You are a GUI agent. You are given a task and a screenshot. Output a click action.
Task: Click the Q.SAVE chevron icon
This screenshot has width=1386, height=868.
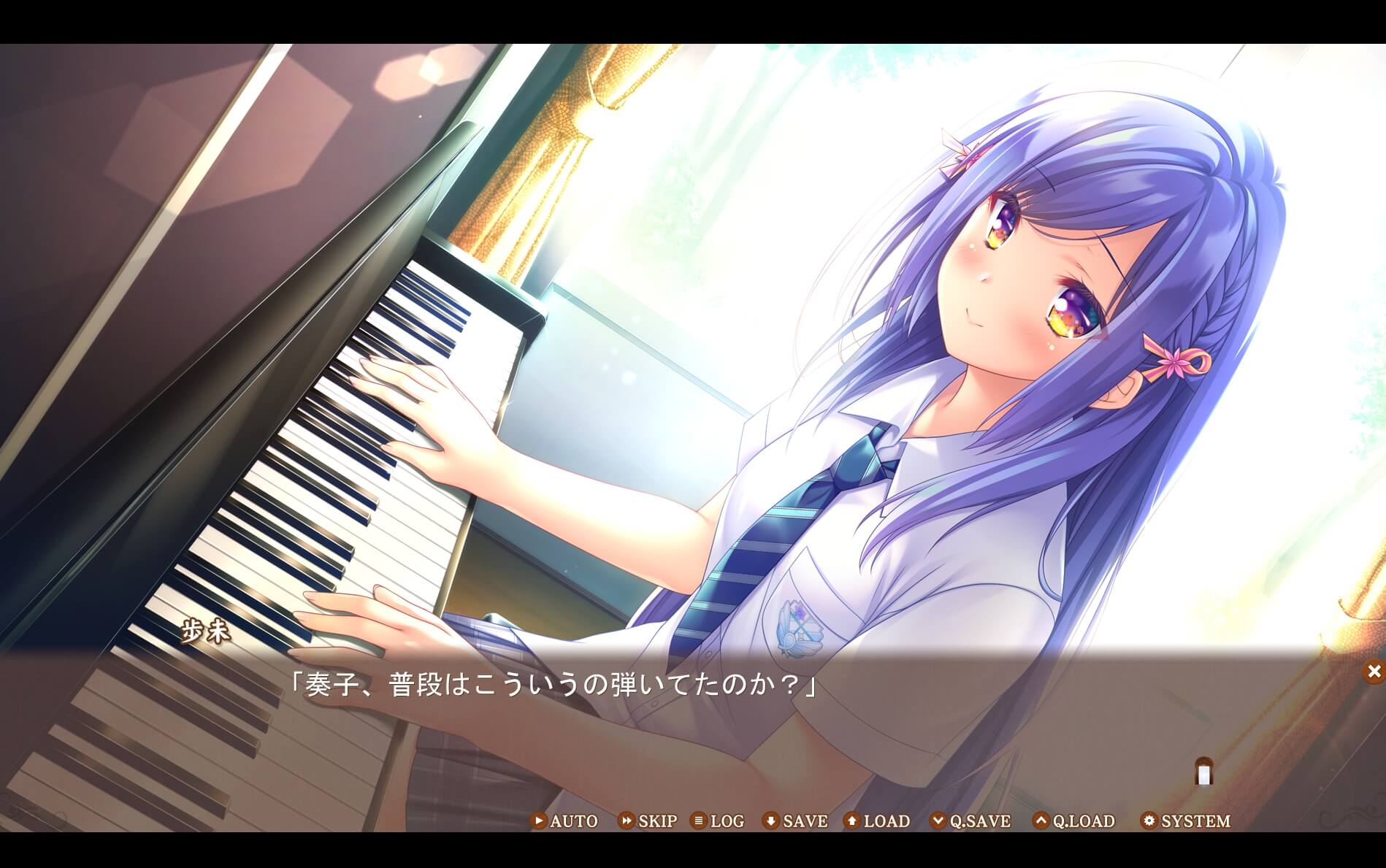point(938,821)
